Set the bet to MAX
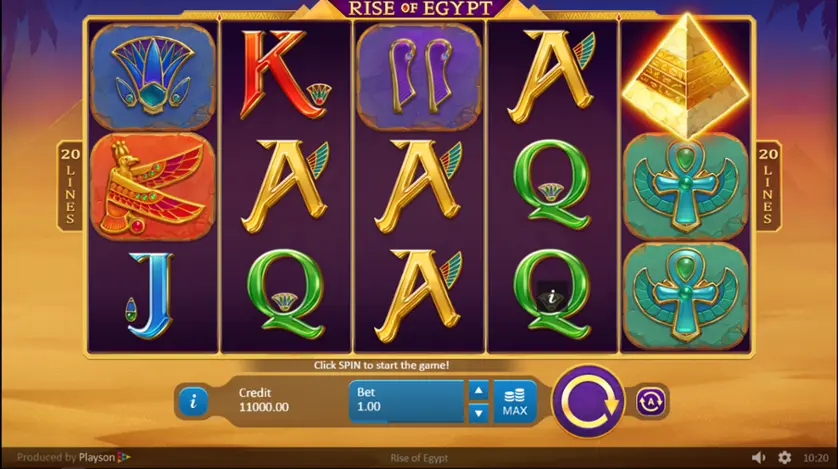Viewport: 838px width, 469px height. tap(515, 401)
